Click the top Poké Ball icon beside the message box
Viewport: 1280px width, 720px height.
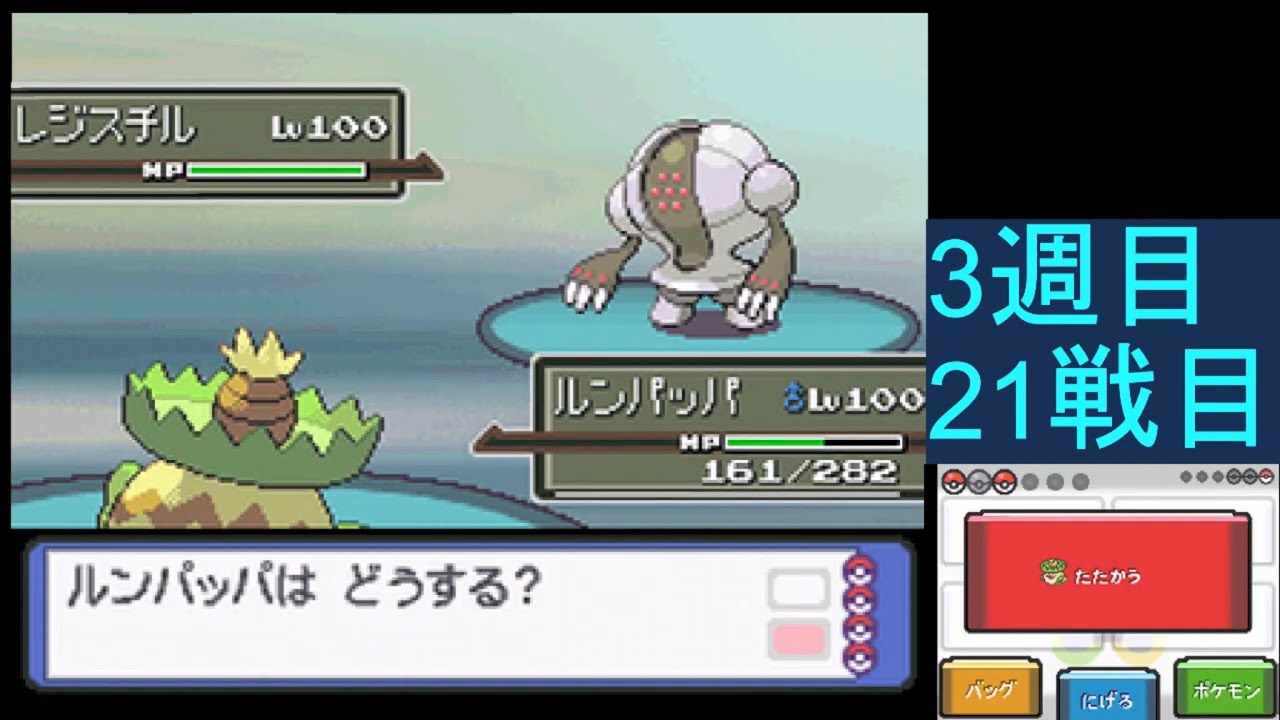click(x=858, y=571)
